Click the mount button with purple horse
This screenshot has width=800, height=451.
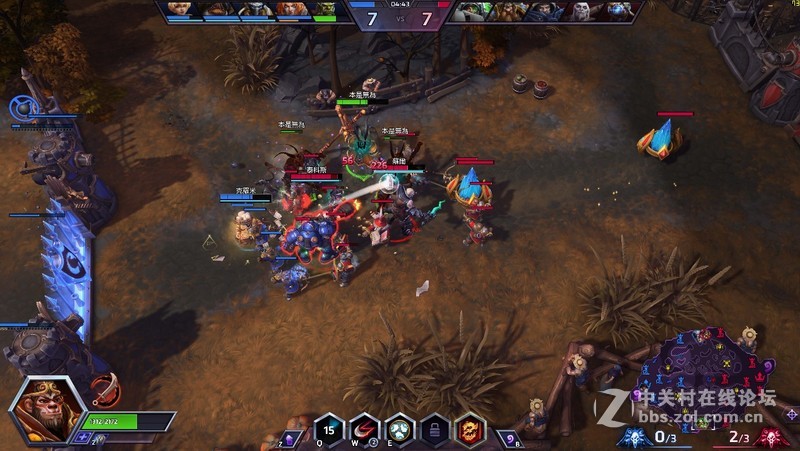(289, 438)
